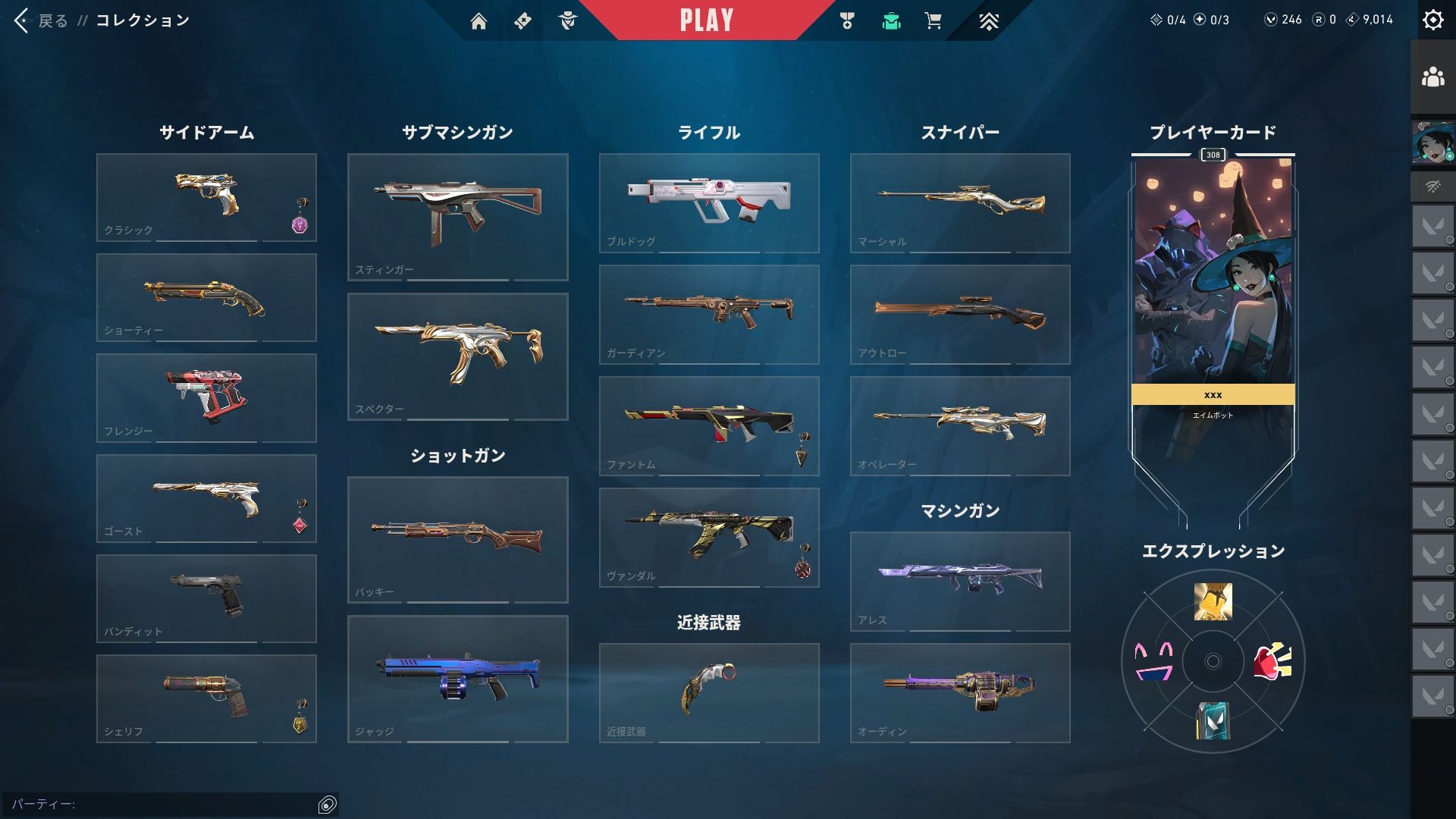Choose the ファントム rifle slot
The image size is (1456, 819).
tap(709, 425)
